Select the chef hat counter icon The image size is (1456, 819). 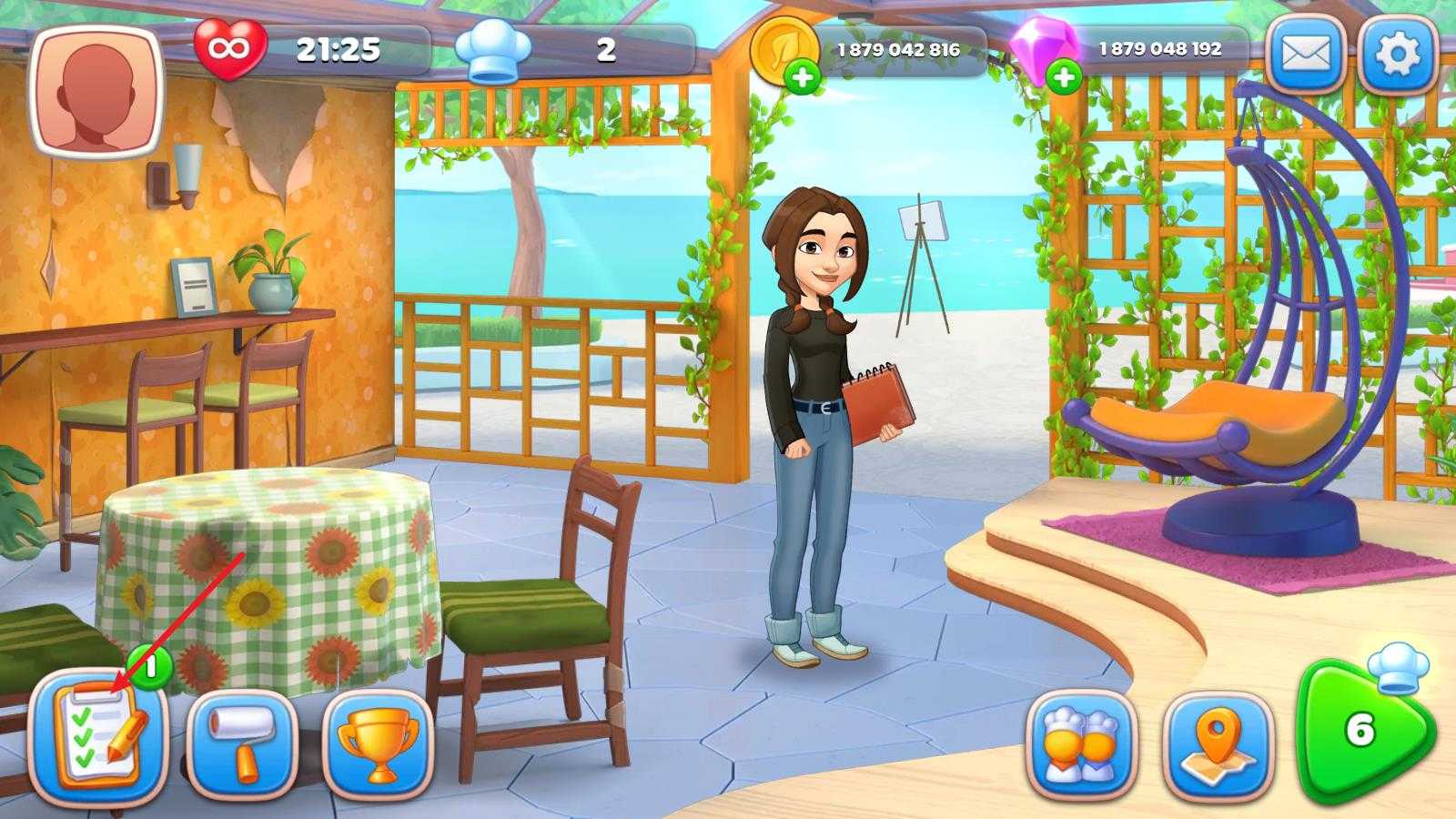(491, 51)
